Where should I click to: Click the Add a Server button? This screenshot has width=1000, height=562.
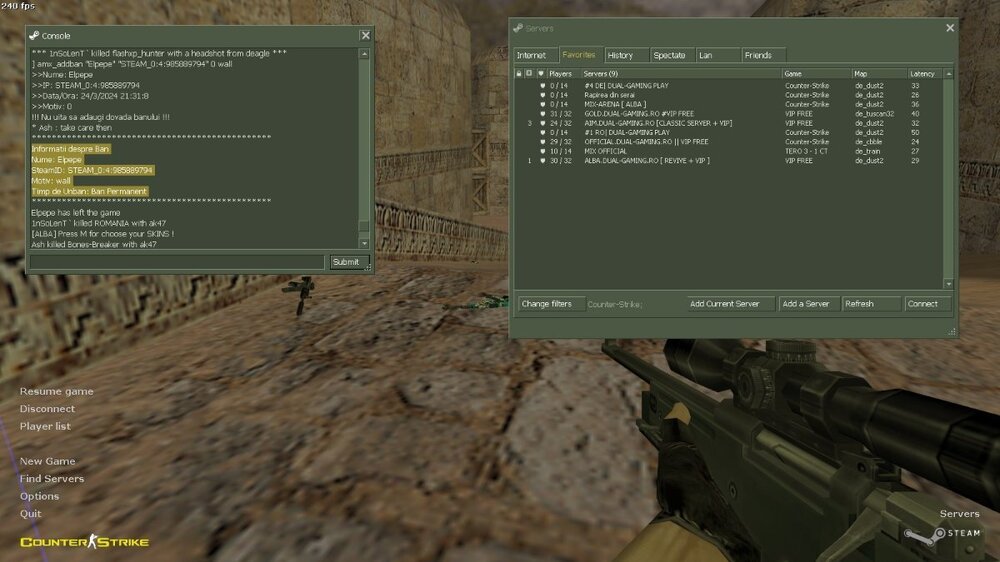click(806, 304)
